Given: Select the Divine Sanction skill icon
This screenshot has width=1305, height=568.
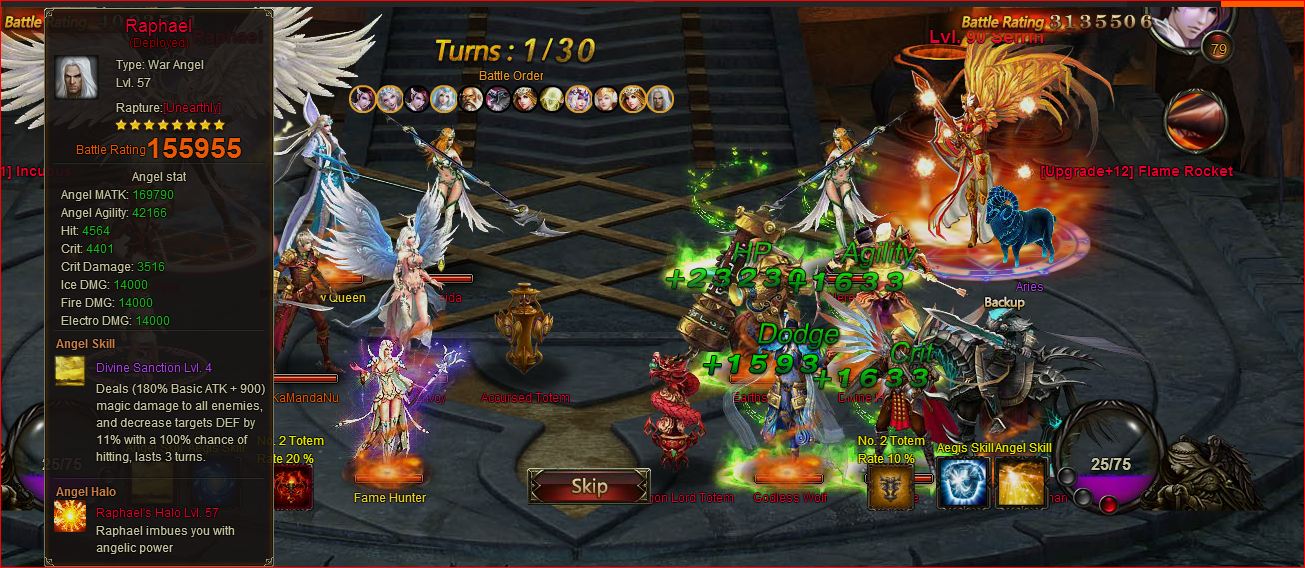Looking at the screenshot, I should point(71,372).
